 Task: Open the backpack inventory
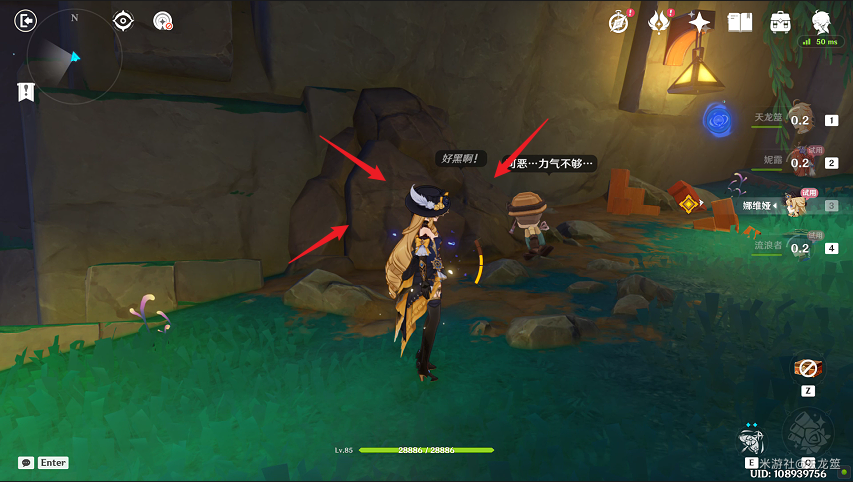tap(780, 21)
